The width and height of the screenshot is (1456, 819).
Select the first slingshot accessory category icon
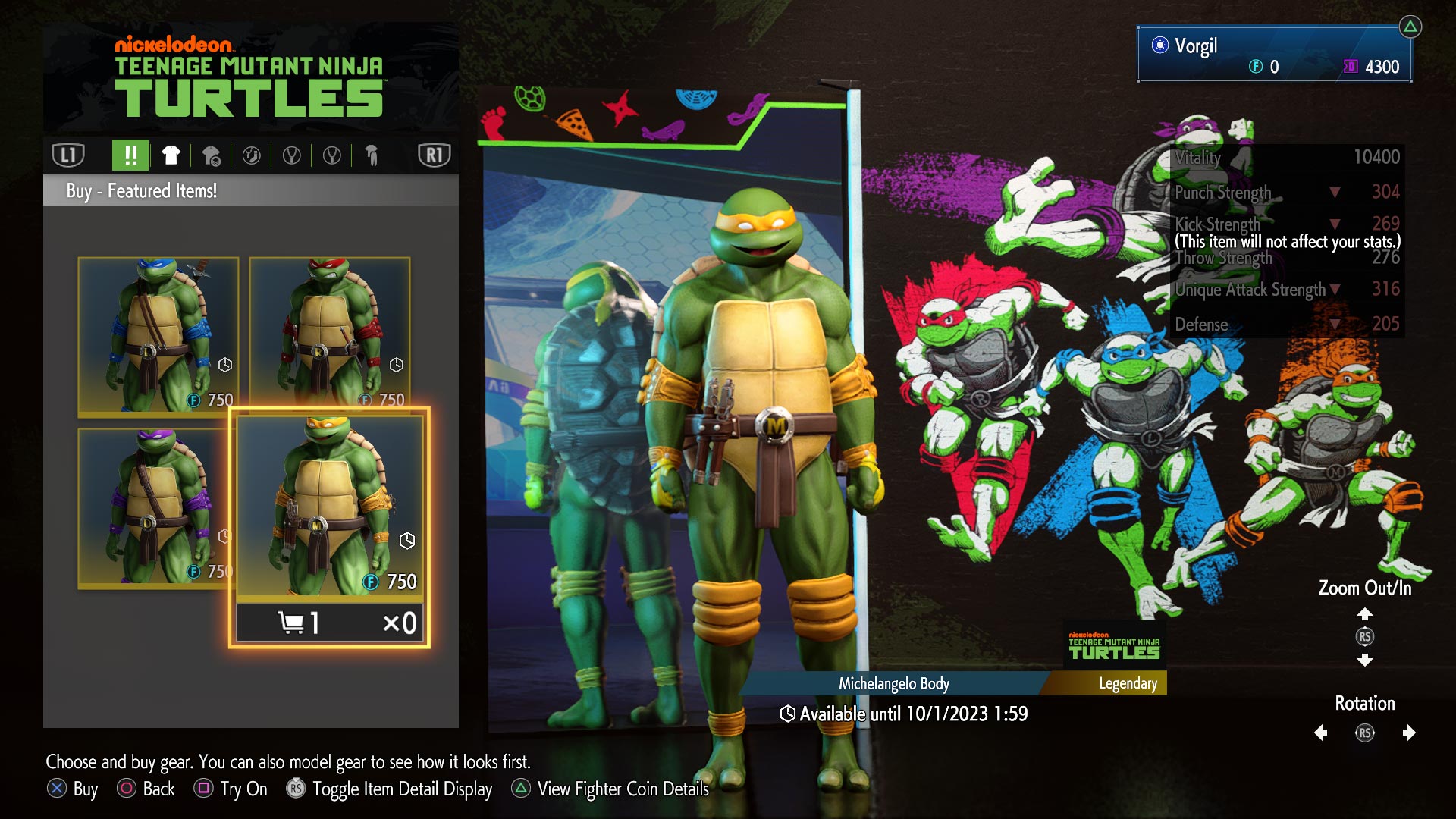(x=293, y=156)
